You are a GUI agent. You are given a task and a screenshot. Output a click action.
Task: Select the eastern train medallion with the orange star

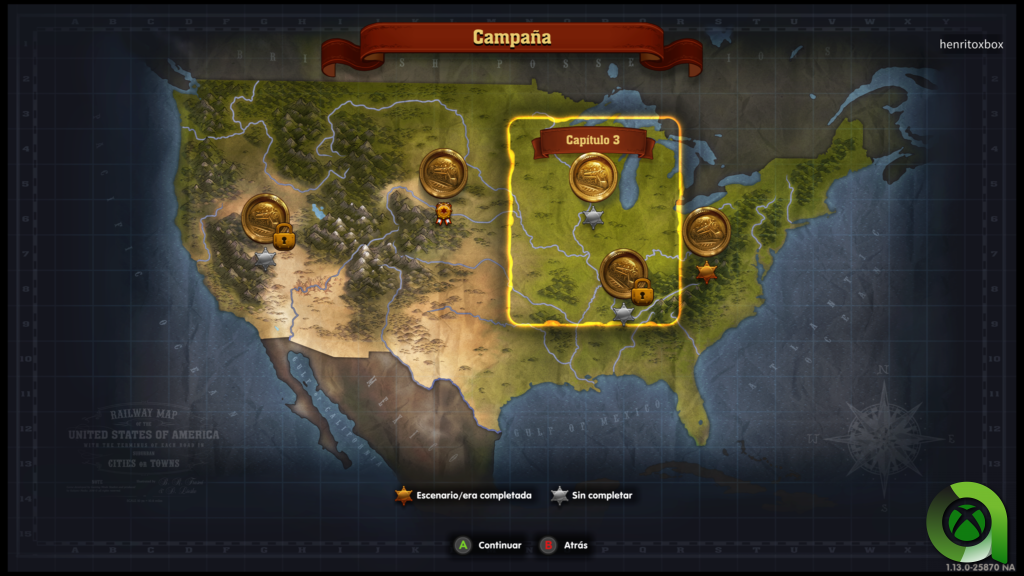pyautogui.click(x=707, y=231)
